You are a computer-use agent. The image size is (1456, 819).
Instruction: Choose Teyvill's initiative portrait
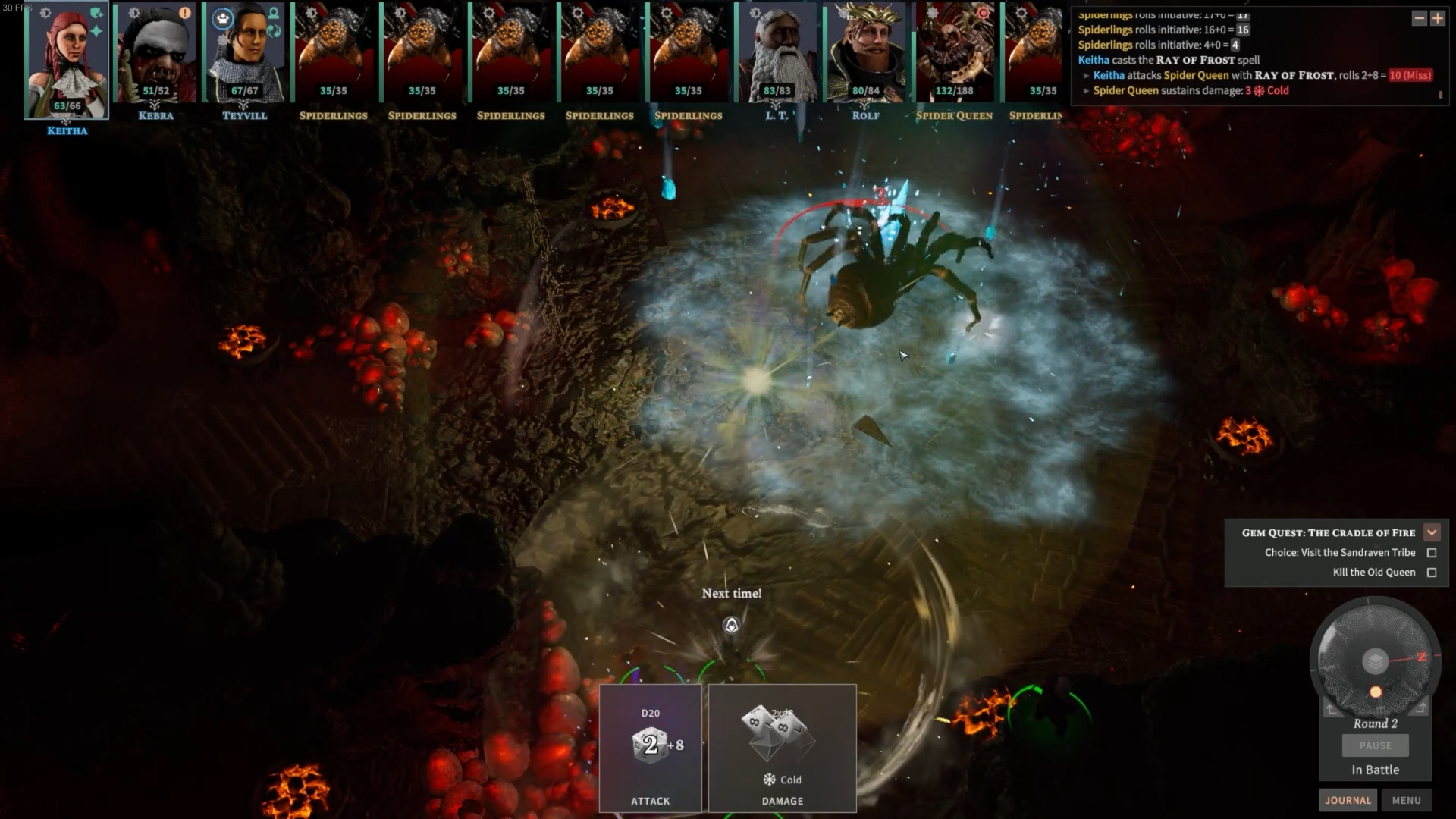click(244, 53)
